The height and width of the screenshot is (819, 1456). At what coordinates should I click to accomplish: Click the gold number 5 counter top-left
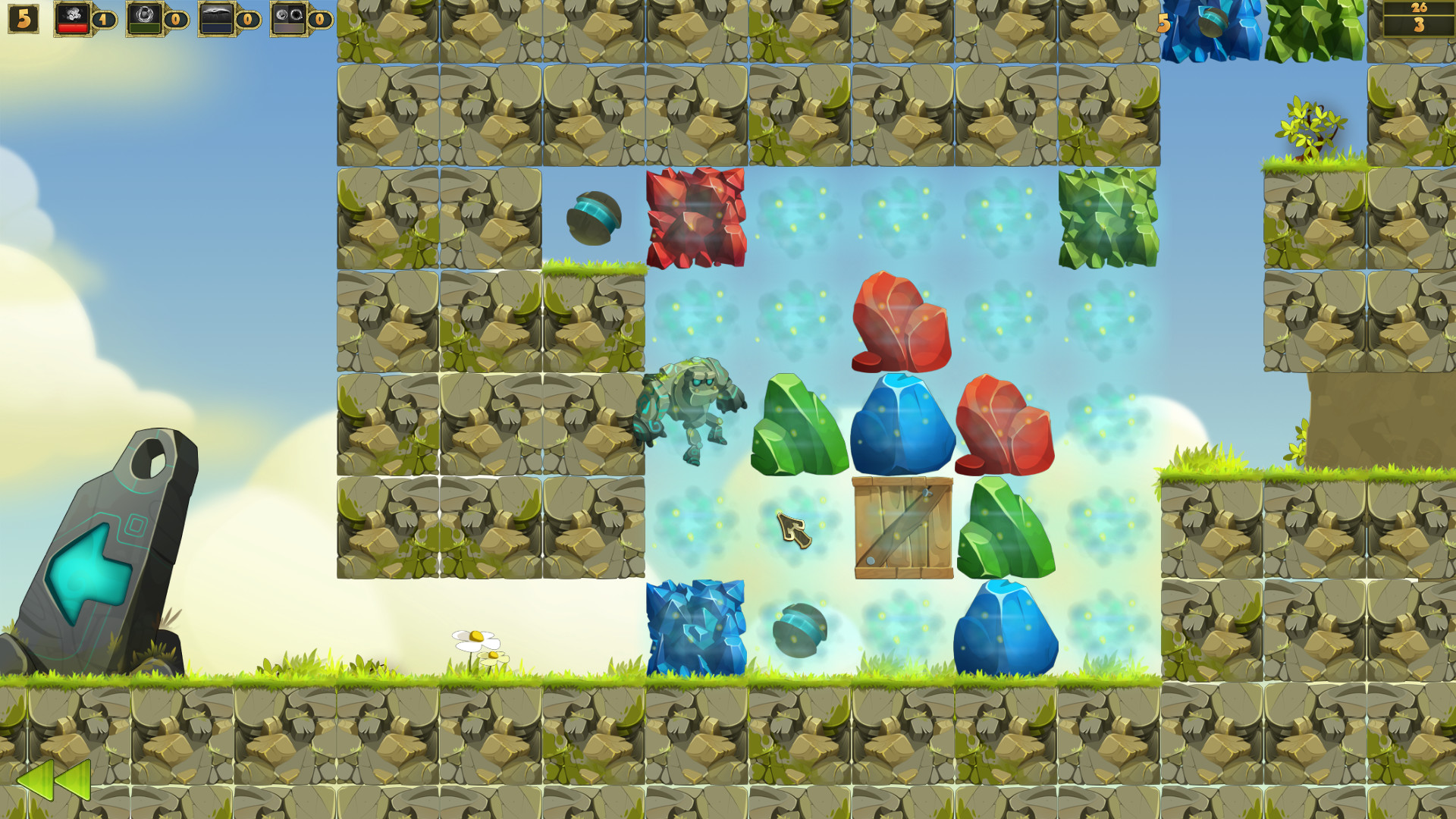tap(23, 18)
